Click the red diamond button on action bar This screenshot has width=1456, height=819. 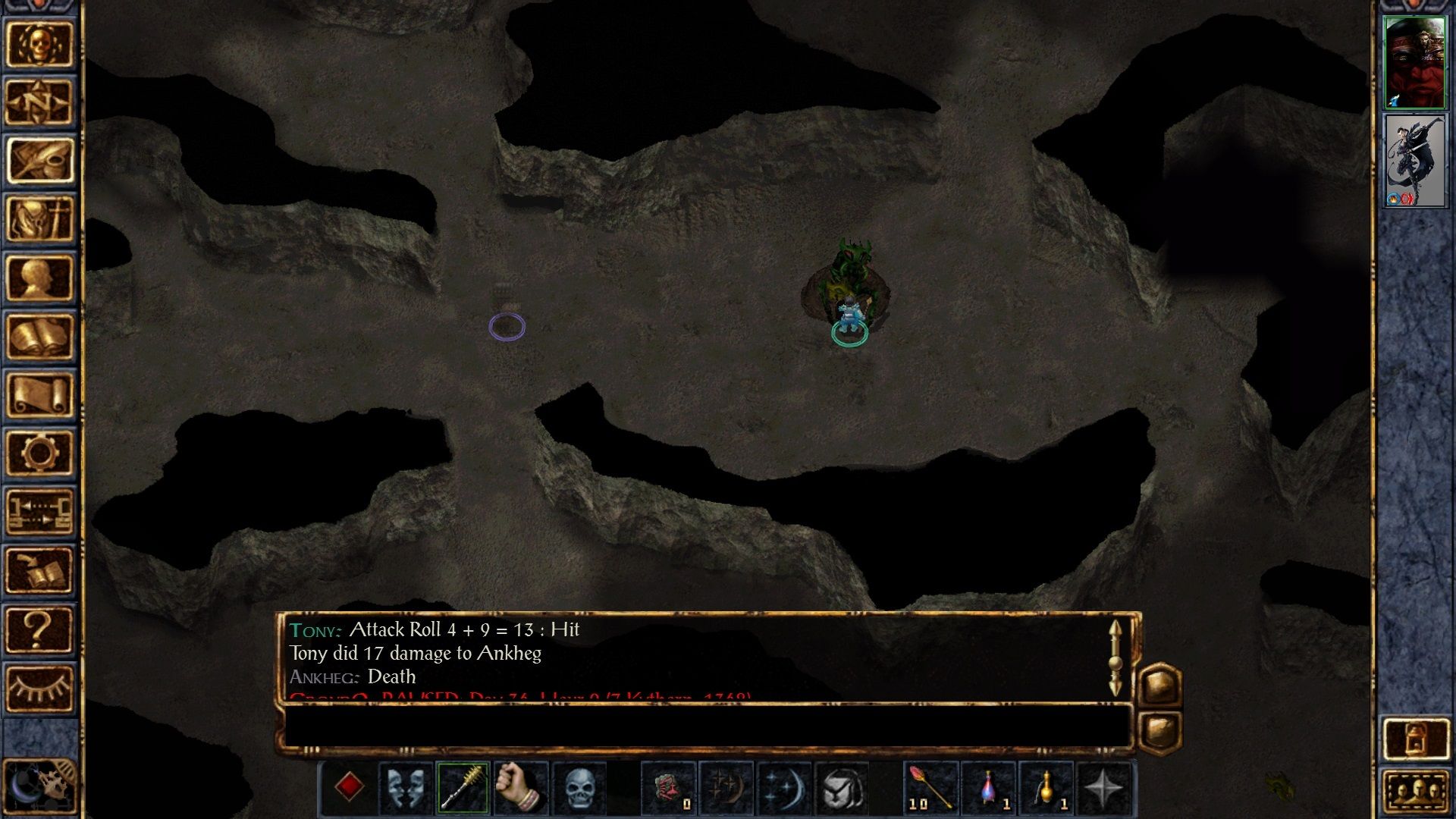348,787
